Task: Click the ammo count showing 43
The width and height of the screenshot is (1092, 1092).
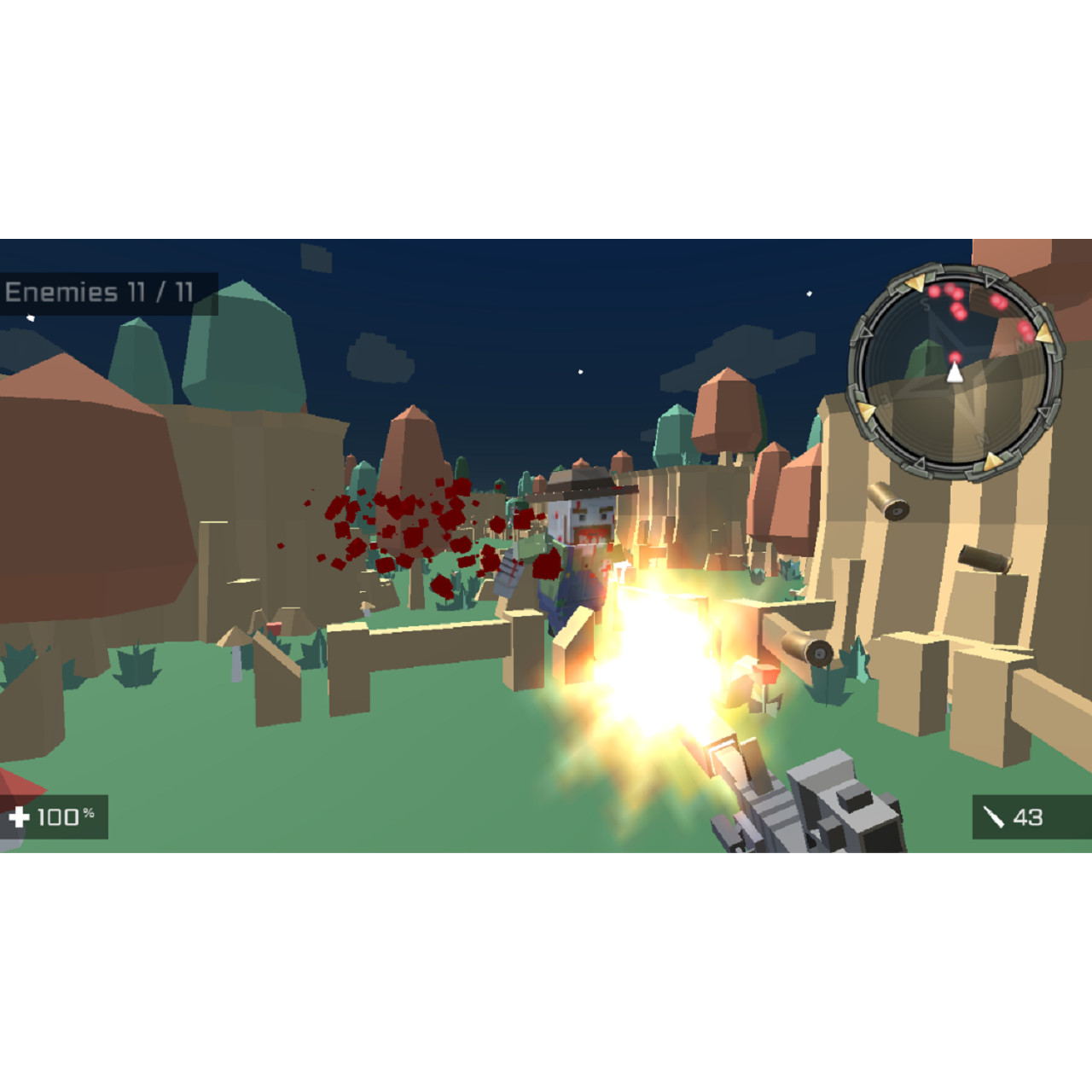Action: point(1028,816)
